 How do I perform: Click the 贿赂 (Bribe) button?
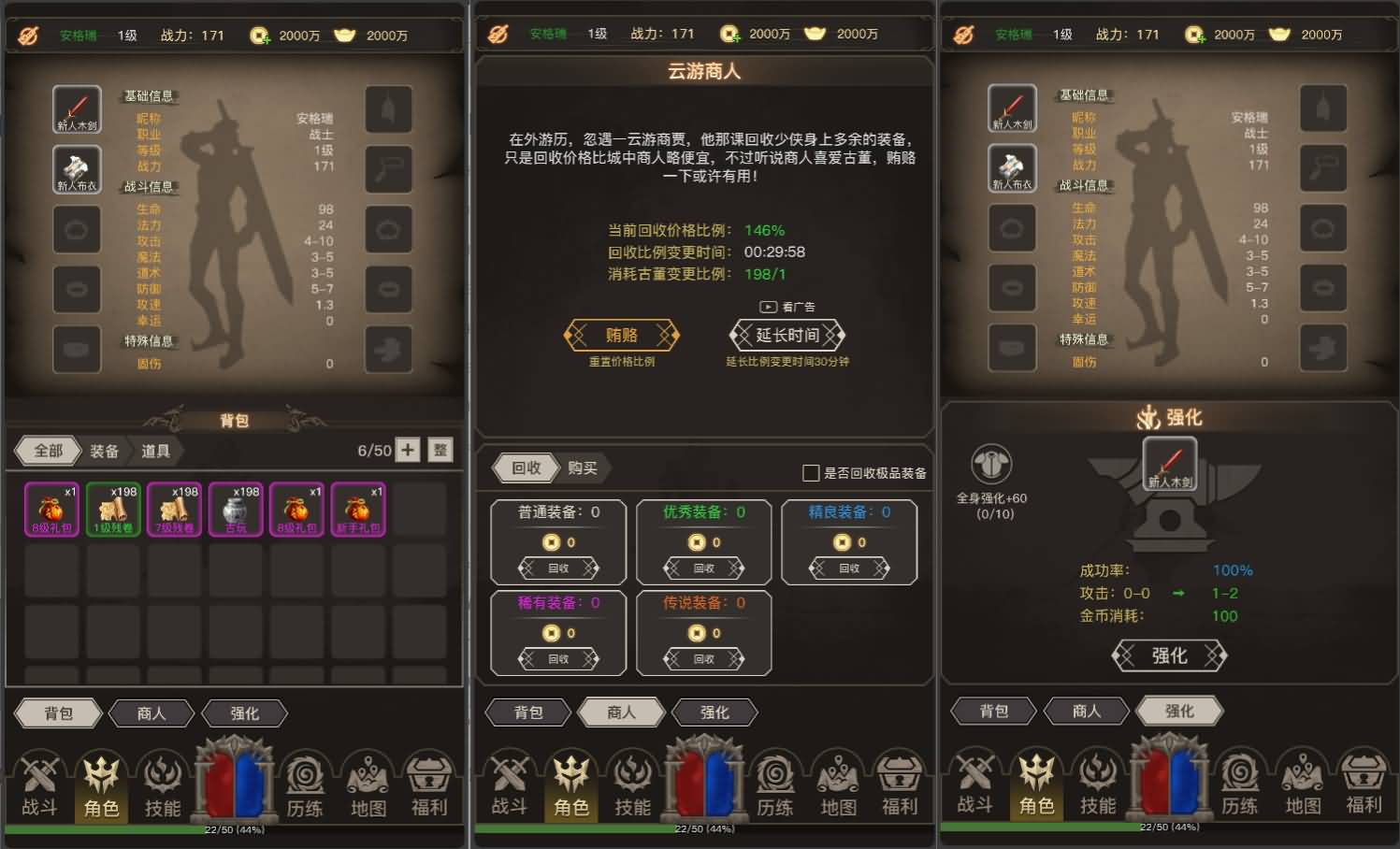click(x=622, y=336)
